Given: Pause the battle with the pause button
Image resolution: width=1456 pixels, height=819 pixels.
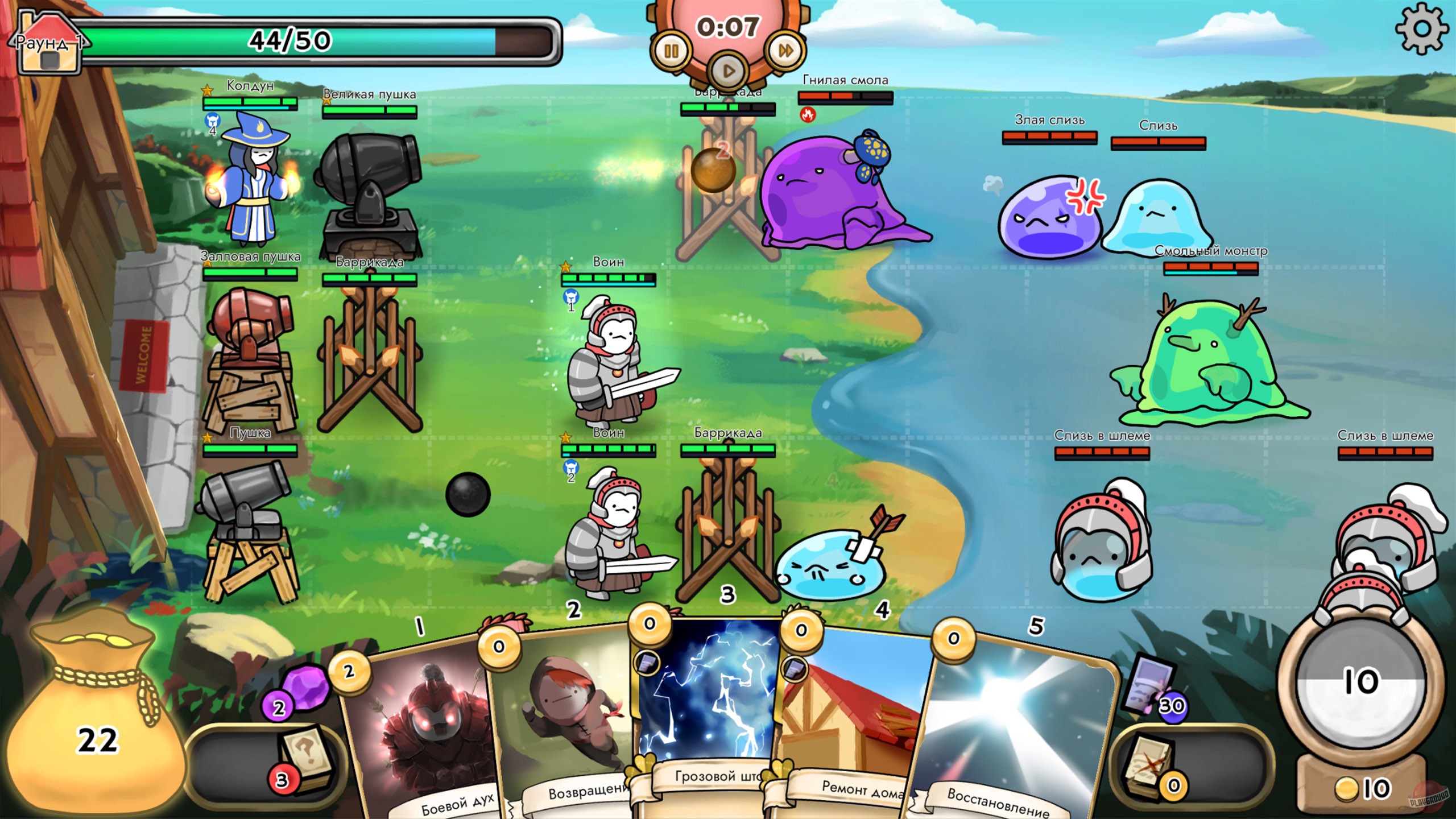Looking at the screenshot, I should point(672,50).
